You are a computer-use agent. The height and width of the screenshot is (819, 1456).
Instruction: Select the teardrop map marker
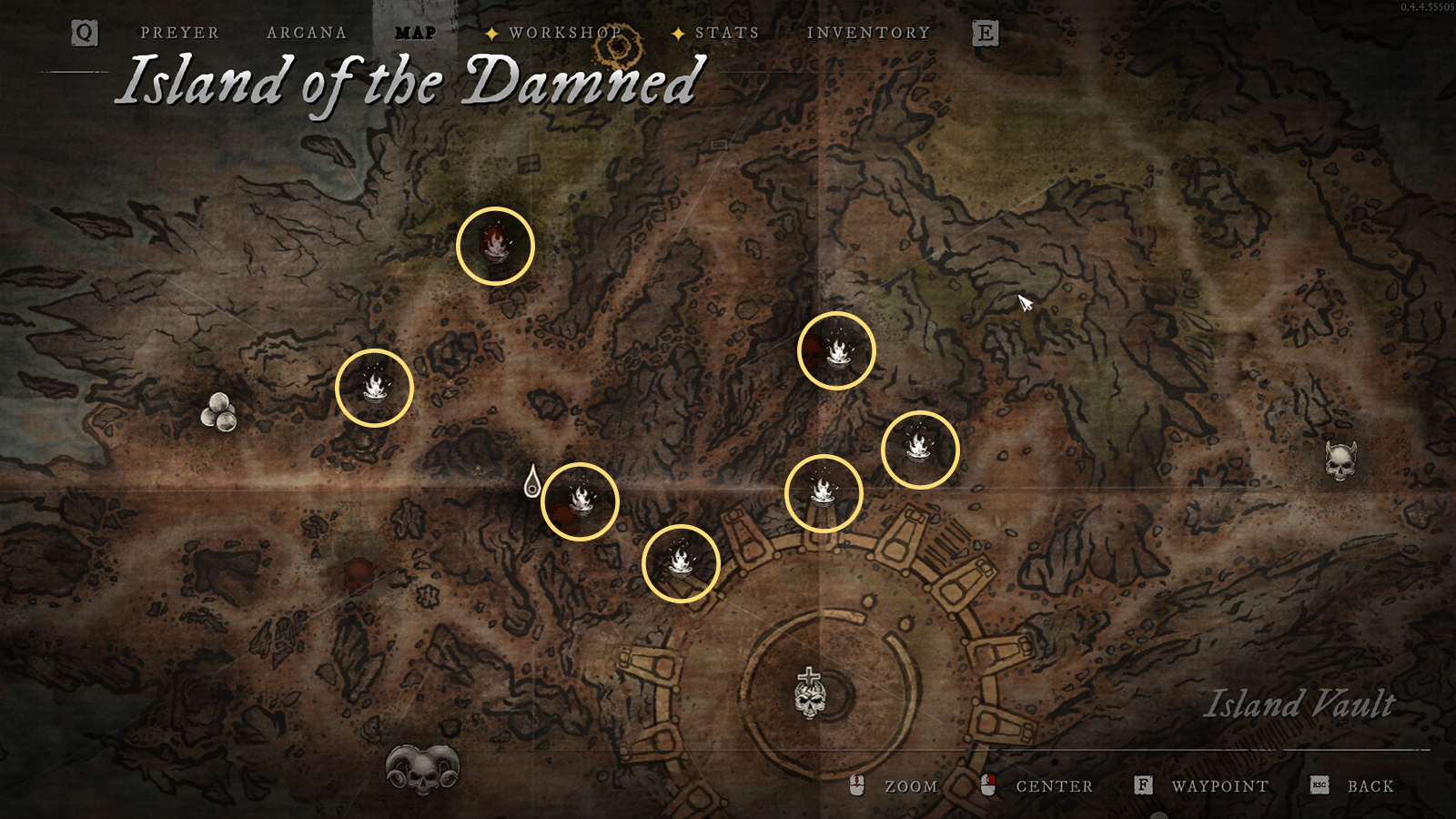[532, 481]
